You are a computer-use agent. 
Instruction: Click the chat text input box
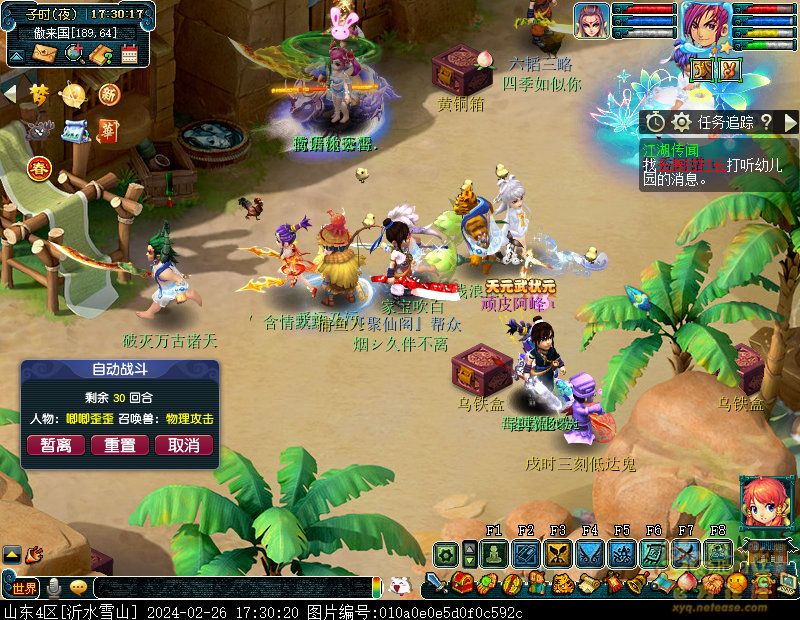click(x=230, y=588)
